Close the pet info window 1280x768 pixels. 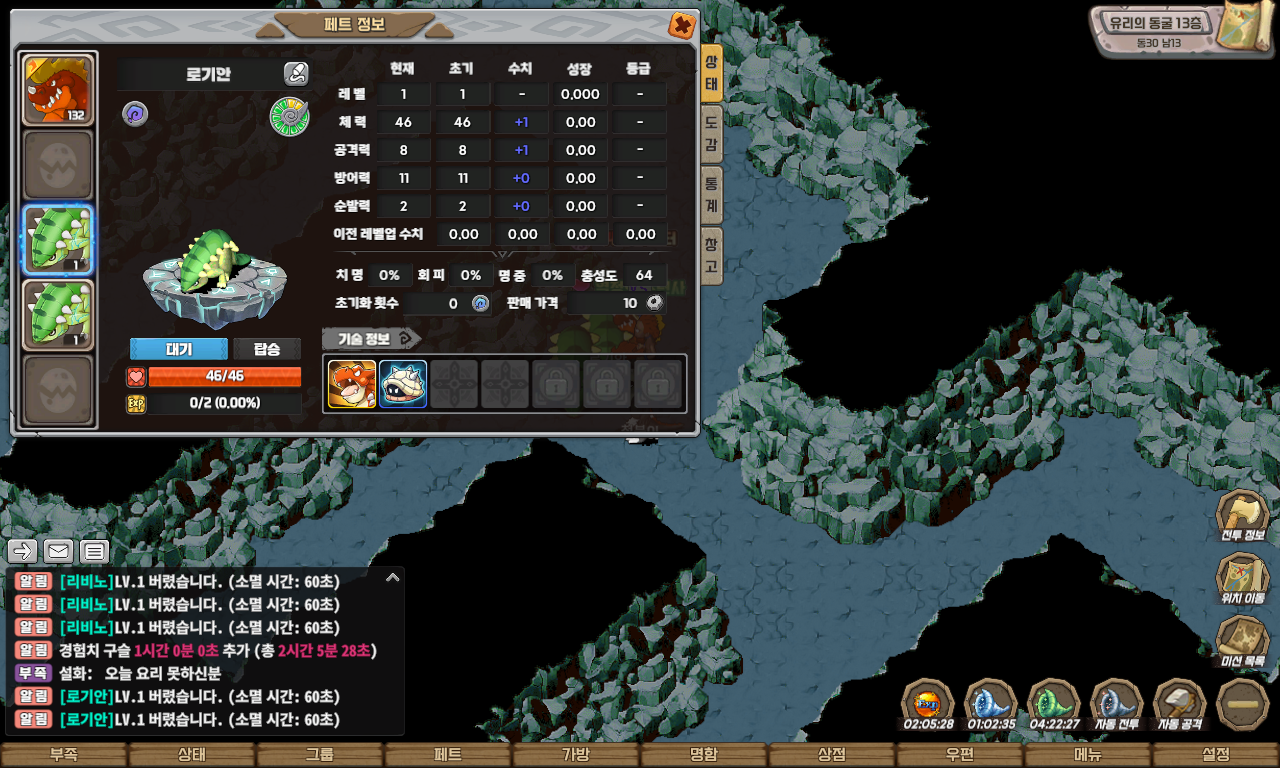point(681,25)
